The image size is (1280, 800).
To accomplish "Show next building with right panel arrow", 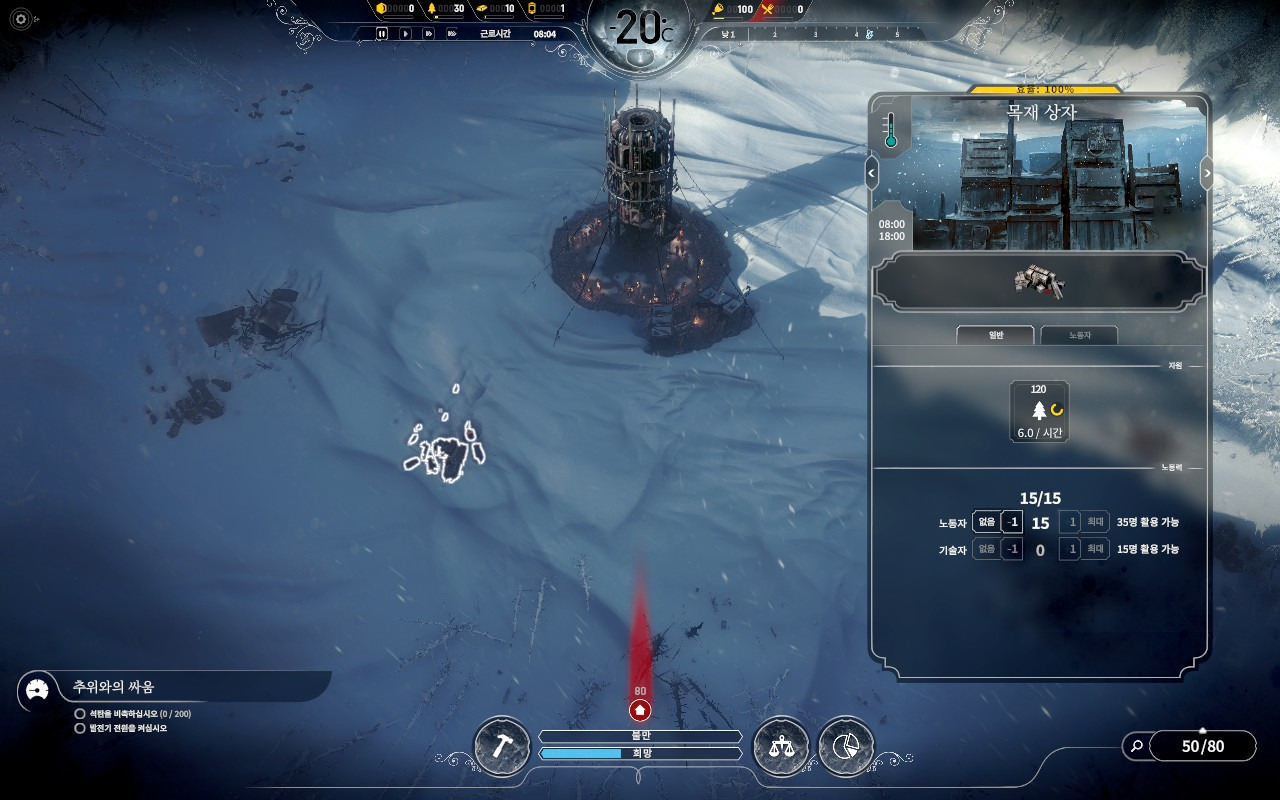I will pyautogui.click(x=1206, y=173).
